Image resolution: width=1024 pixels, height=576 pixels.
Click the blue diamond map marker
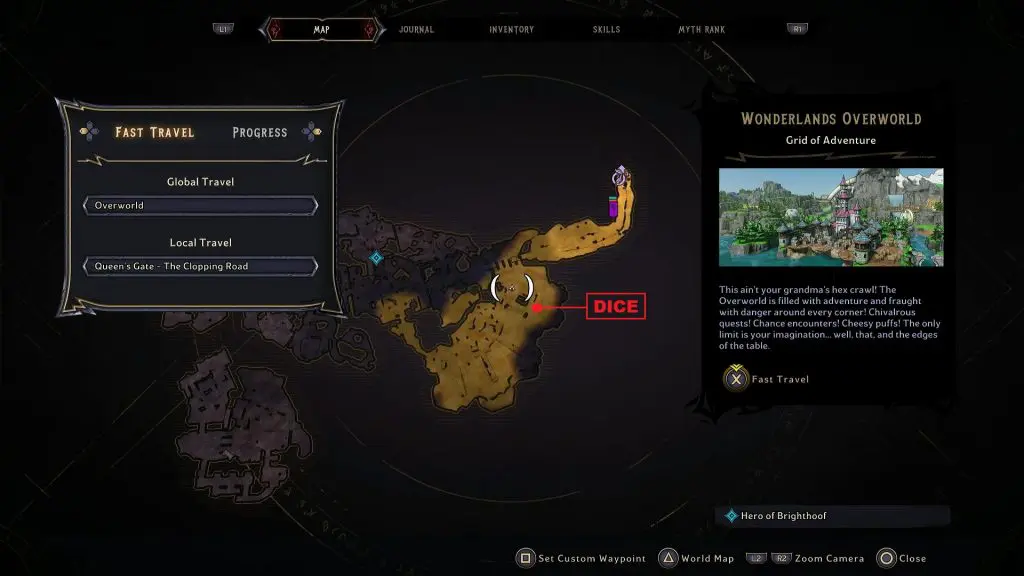[x=376, y=258]
